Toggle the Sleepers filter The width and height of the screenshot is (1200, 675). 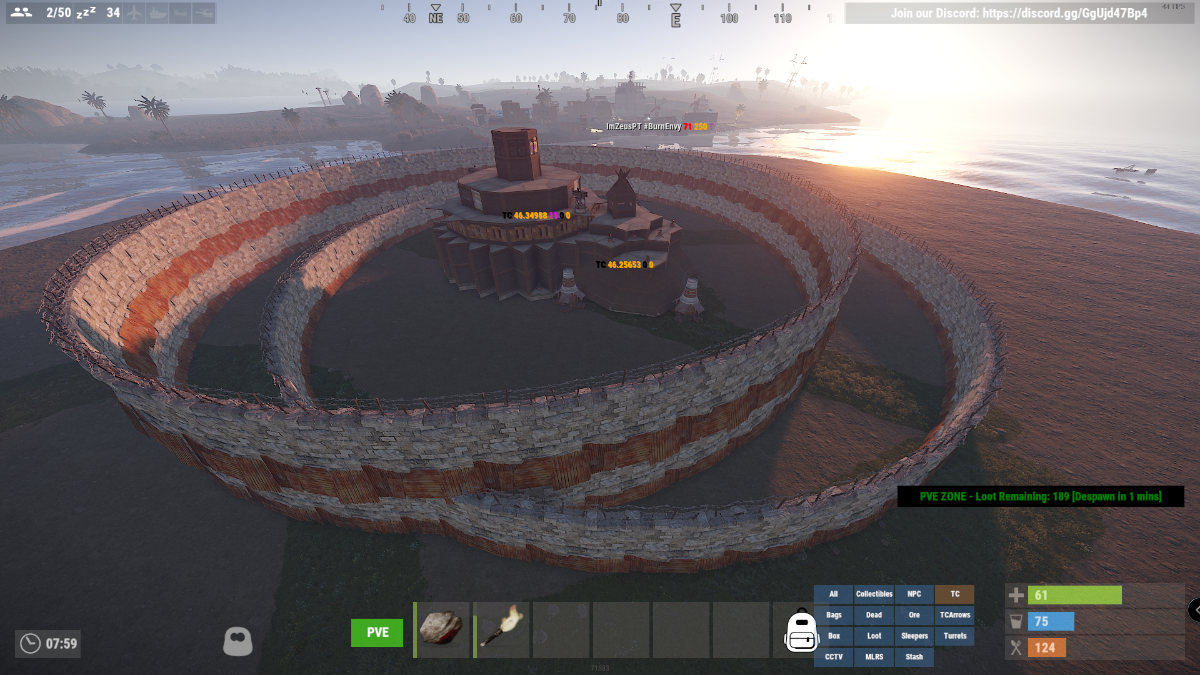[914, 636]
